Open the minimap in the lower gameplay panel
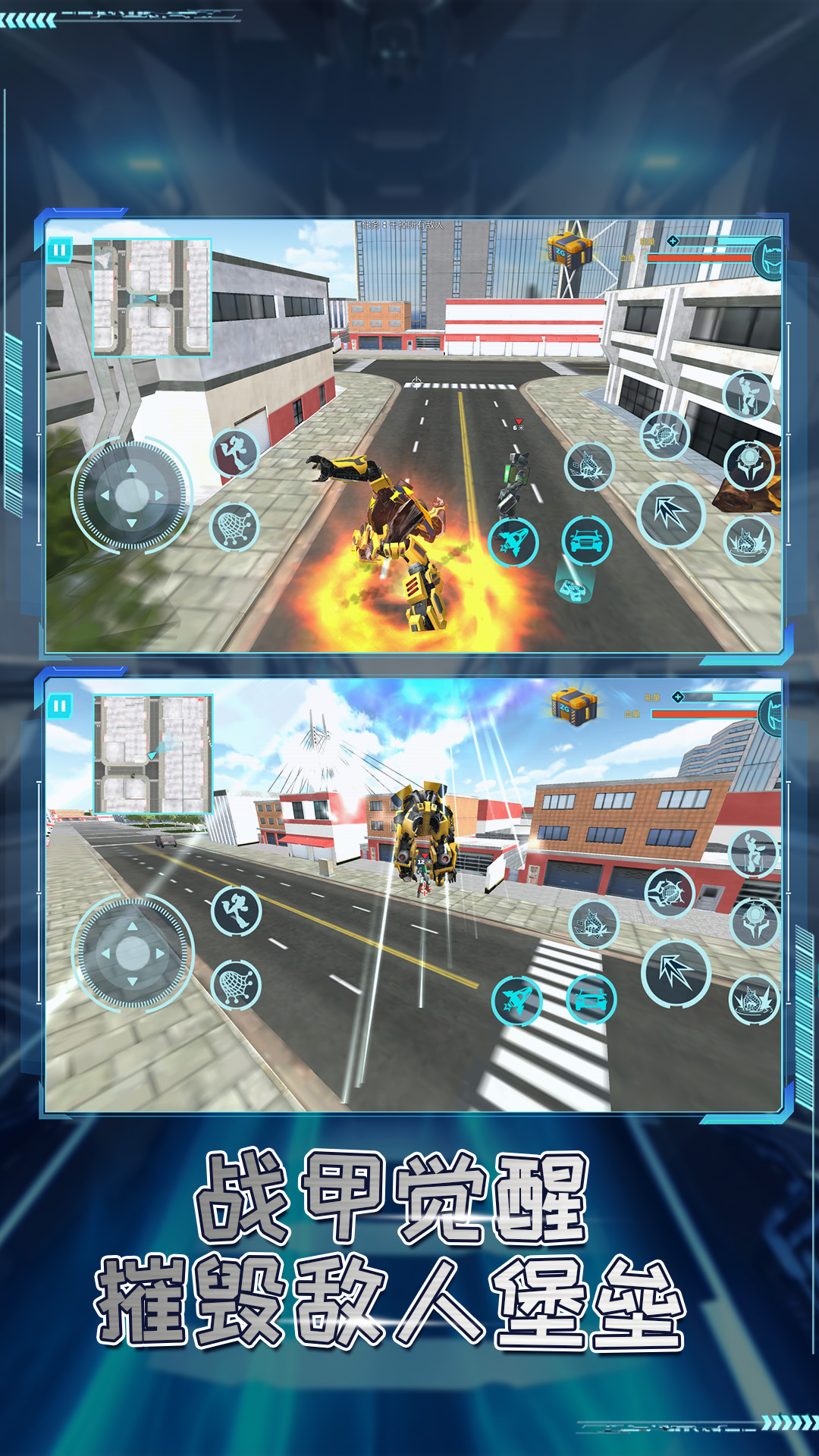This screenshot has height=1456, width=819. point(153,754)
